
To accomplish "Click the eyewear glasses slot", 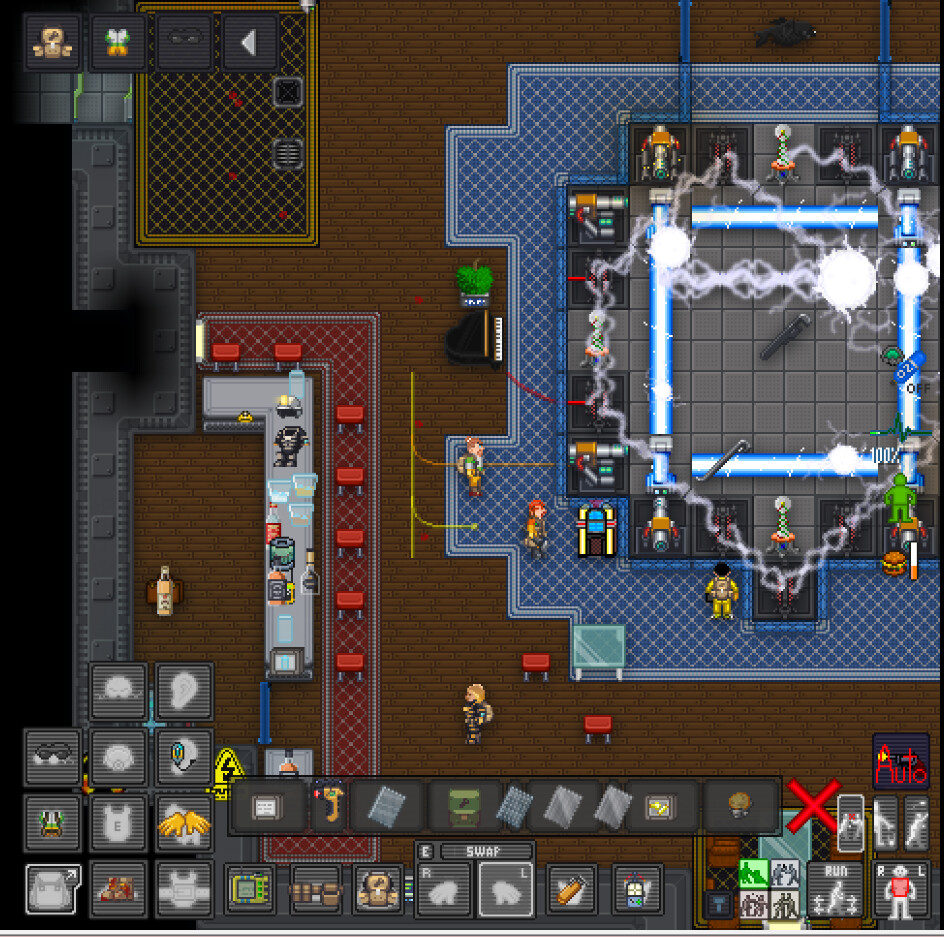I will click(x=54, y=755).
